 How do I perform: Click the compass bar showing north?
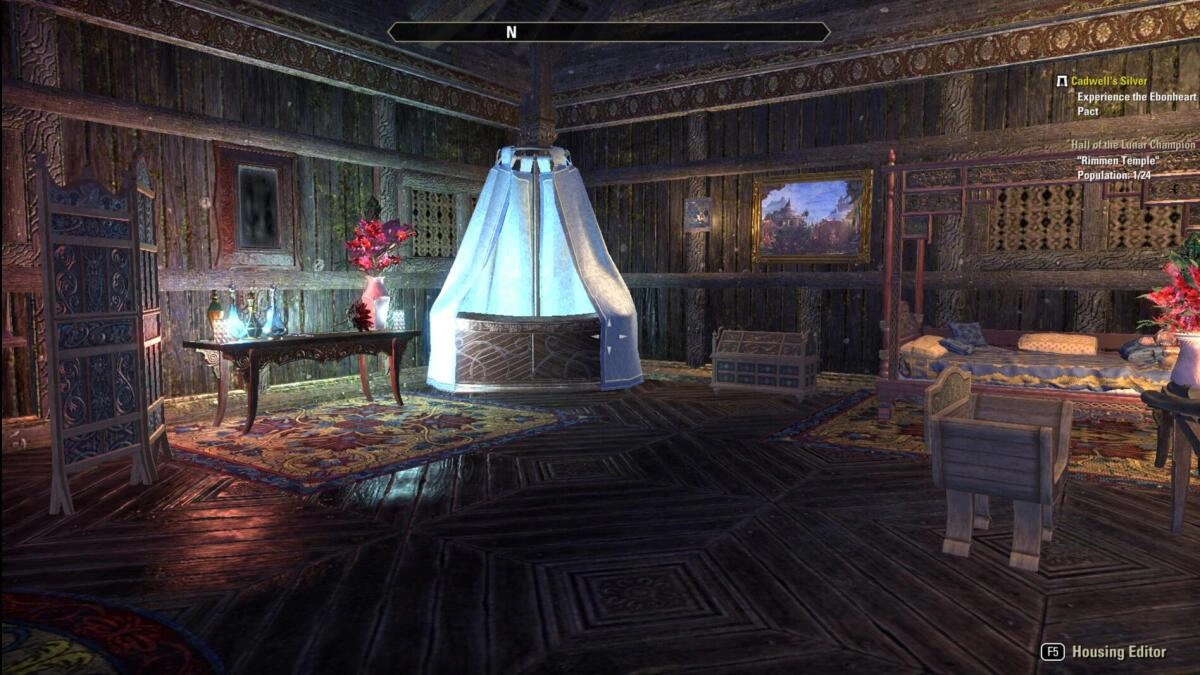pyautogui.click(x=608, y=32)
